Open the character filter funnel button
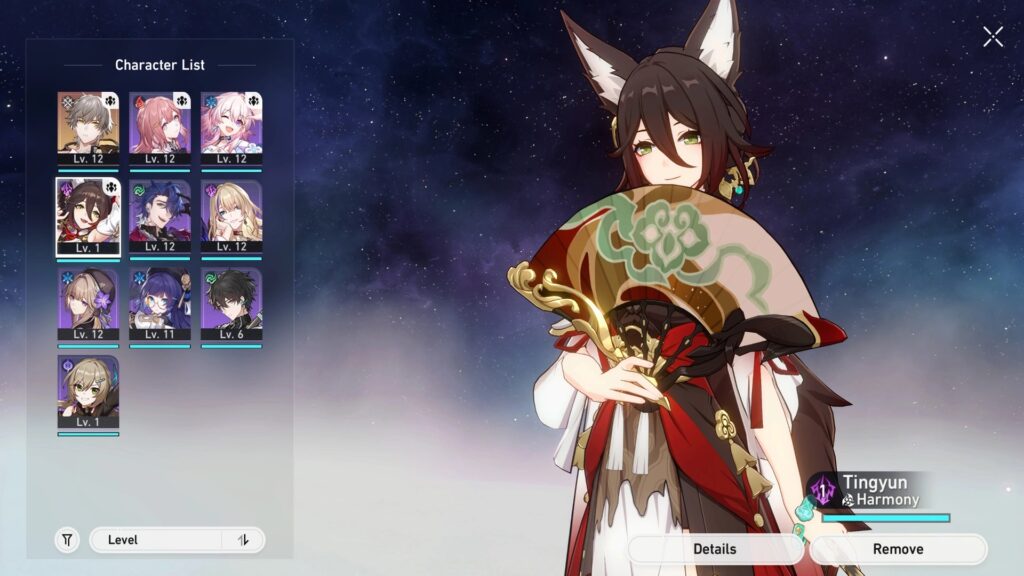Image resolution: width=1024 pixels, height=576 pixels. (67, 540)
